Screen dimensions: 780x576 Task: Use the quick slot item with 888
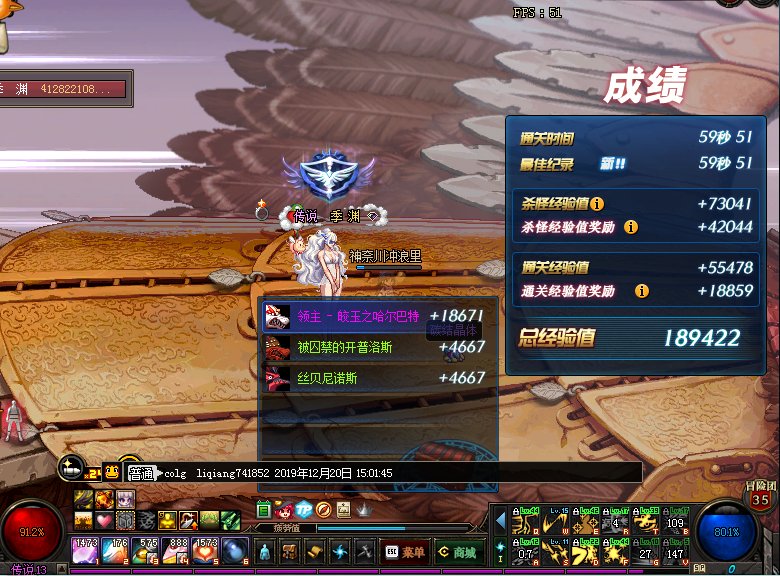tap(177, 551)
